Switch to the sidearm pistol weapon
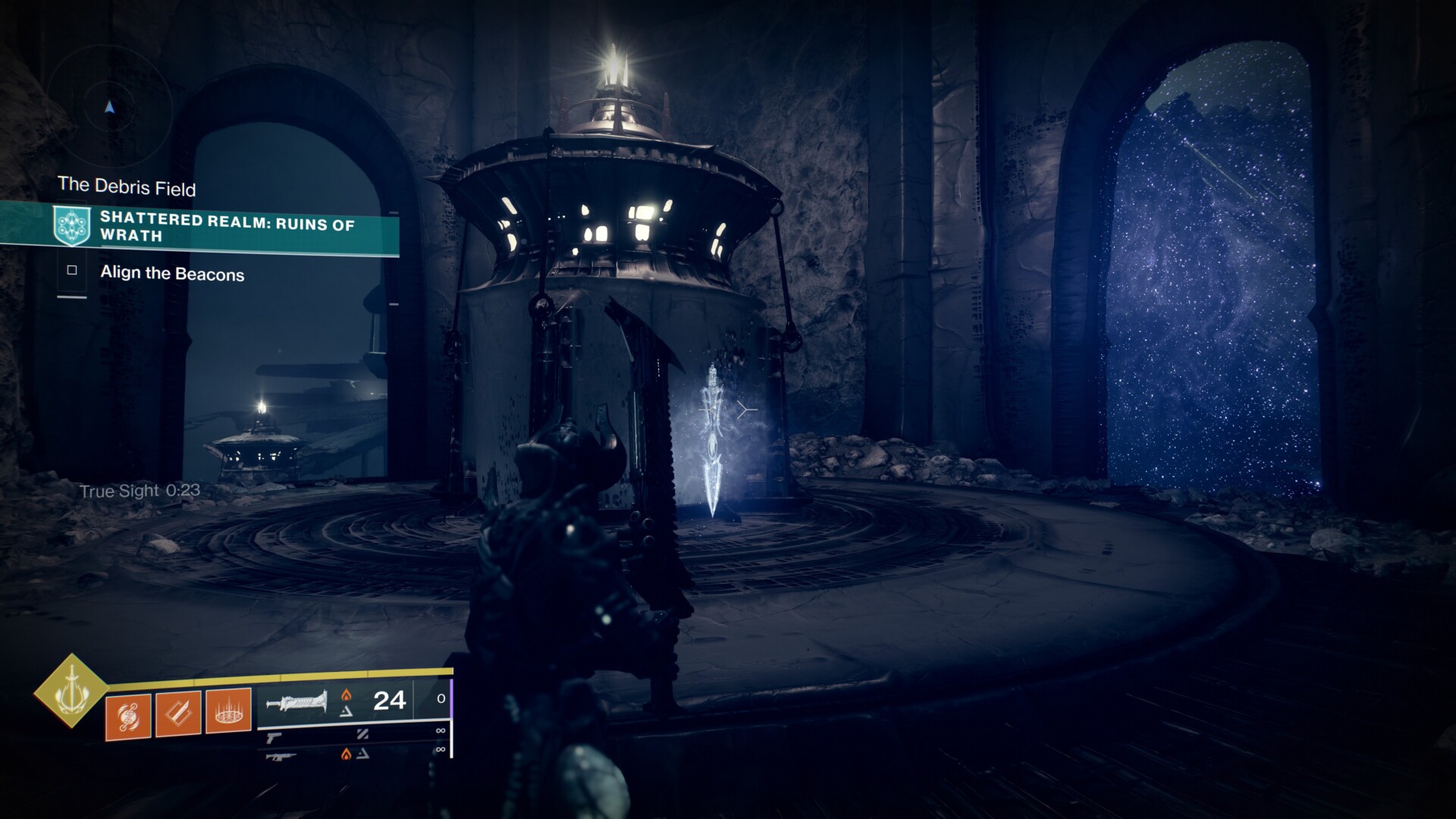This screenshot has width=1456, height=819. point(274,736)
